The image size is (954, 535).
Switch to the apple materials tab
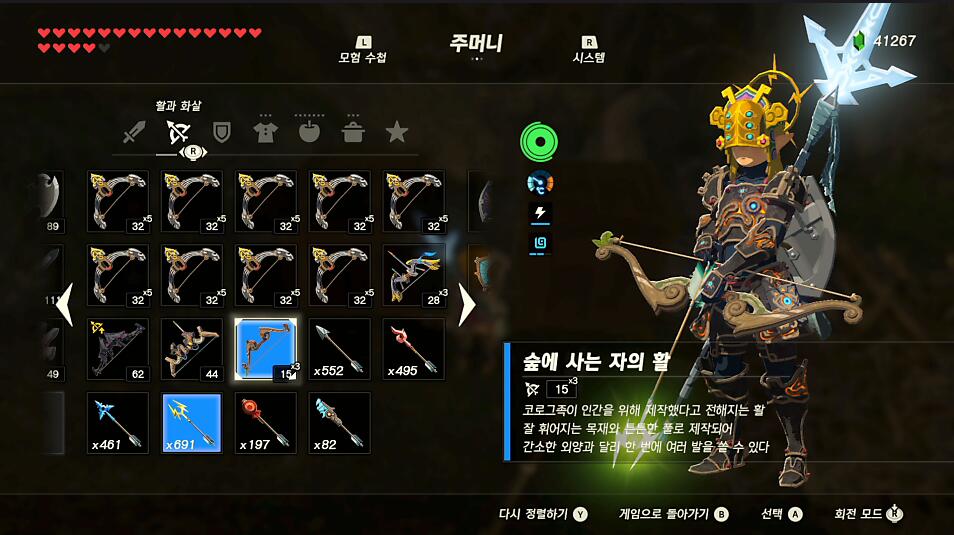[x=308, y=132]
